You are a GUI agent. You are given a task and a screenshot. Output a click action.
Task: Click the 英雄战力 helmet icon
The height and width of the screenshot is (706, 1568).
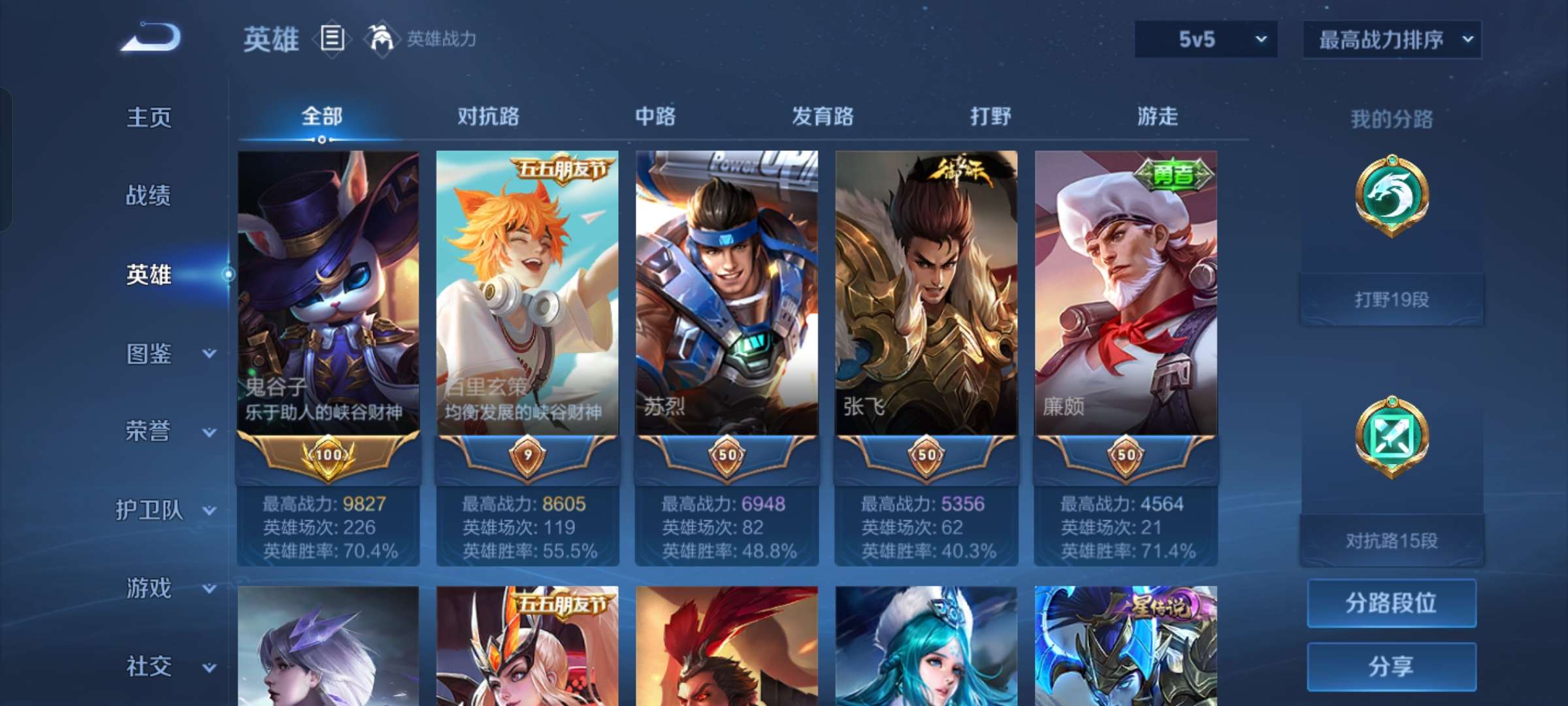380,39
